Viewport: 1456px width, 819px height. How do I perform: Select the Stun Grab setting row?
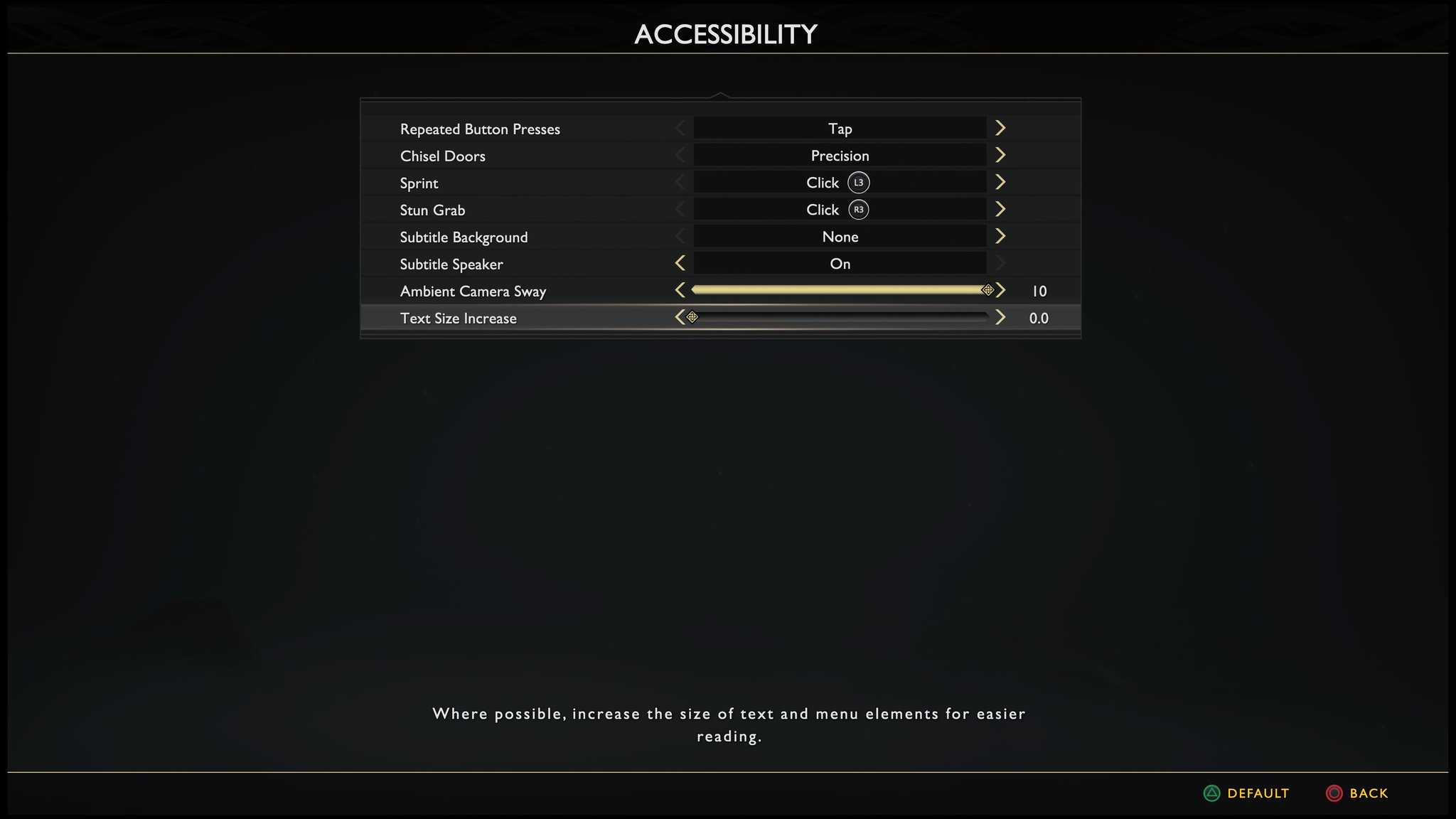pos(432,210)
